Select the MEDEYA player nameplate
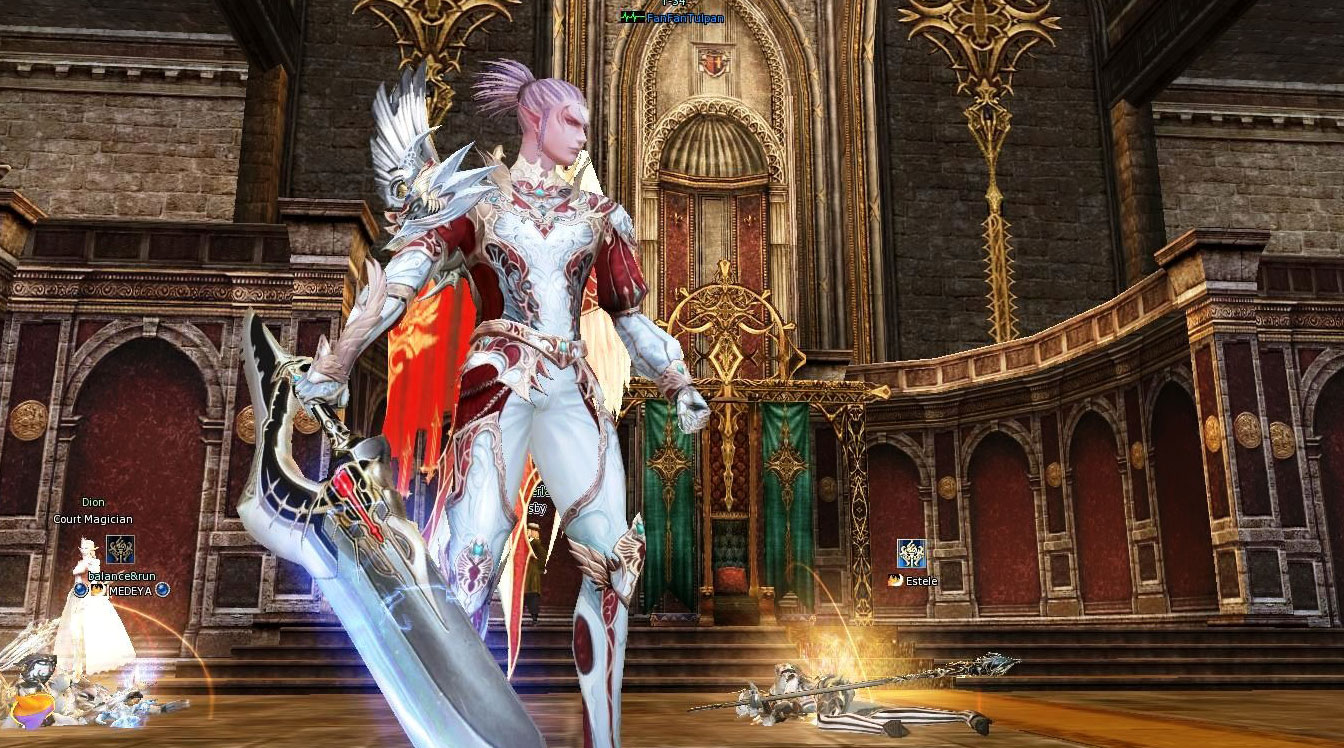 click(130, 590)
